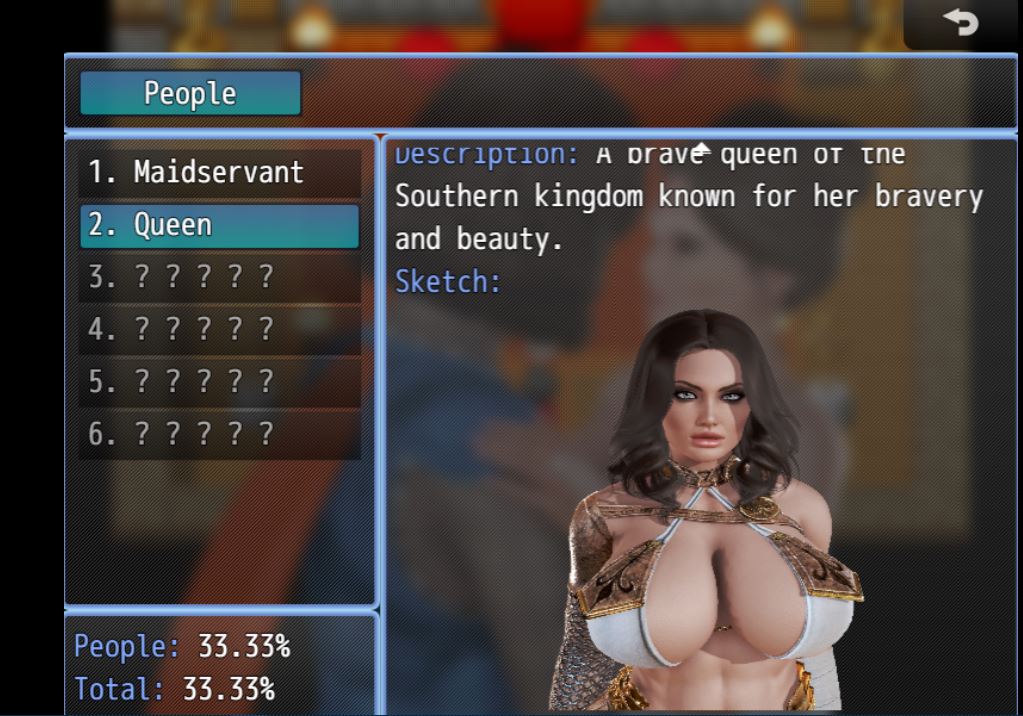Select the People category tab

[190, 93]
